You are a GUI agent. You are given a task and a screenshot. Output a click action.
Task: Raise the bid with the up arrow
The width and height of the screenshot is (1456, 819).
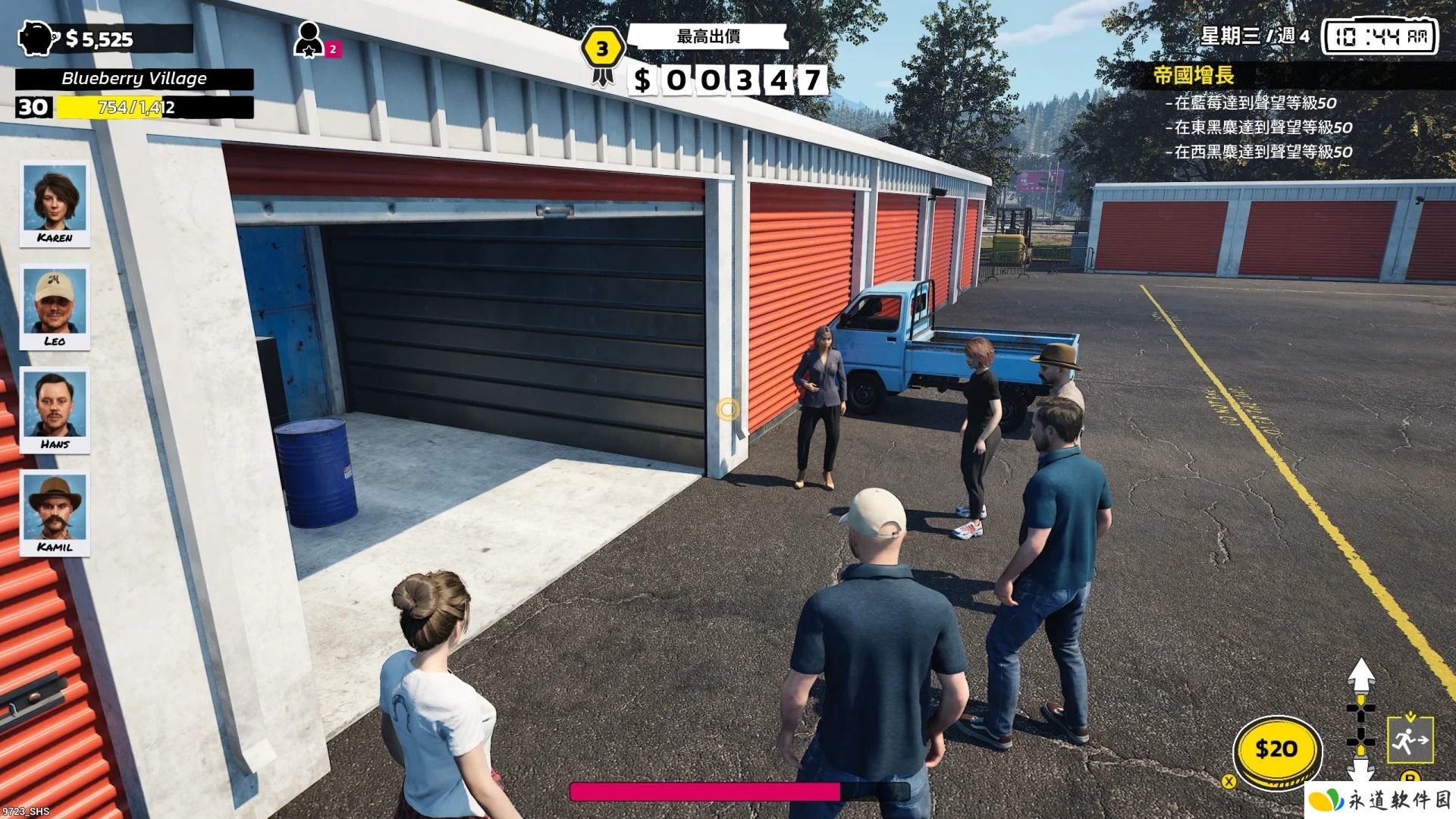coord(1361,674)
